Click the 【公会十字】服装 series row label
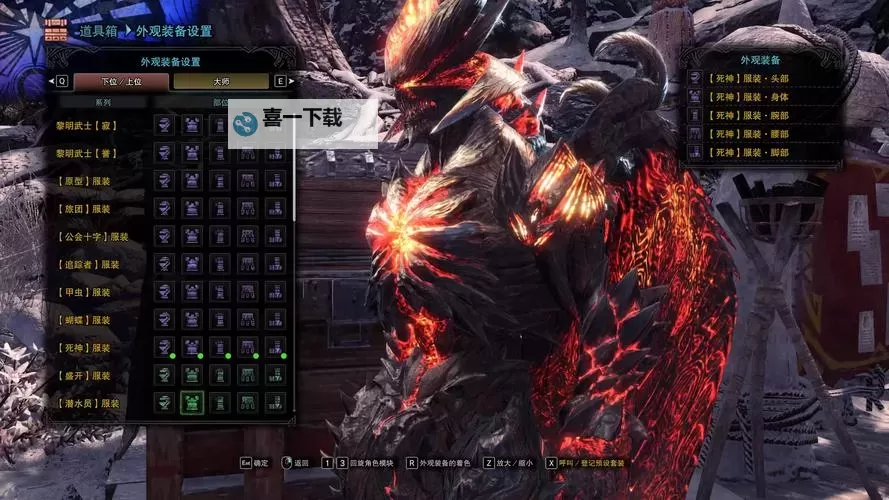Screen dimensions: 889x500 pos(94,237)
